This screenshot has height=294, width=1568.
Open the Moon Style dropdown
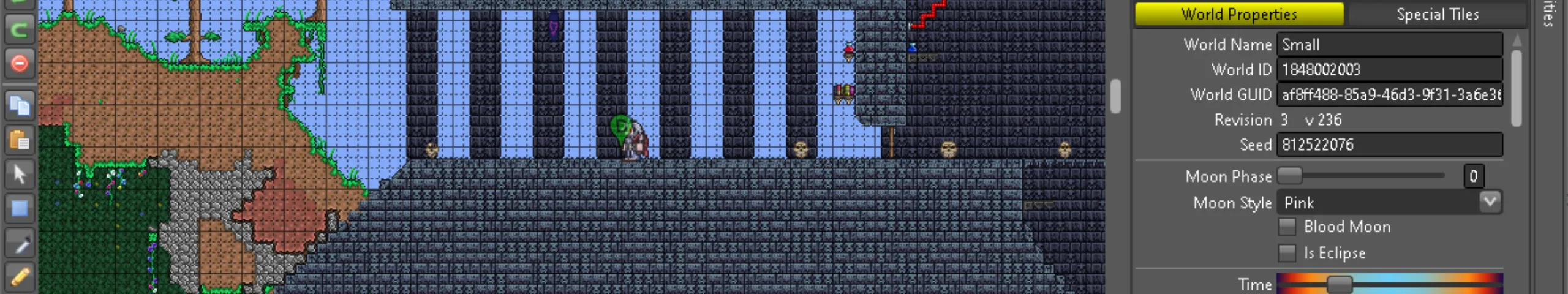click(x=1489, y=202)
